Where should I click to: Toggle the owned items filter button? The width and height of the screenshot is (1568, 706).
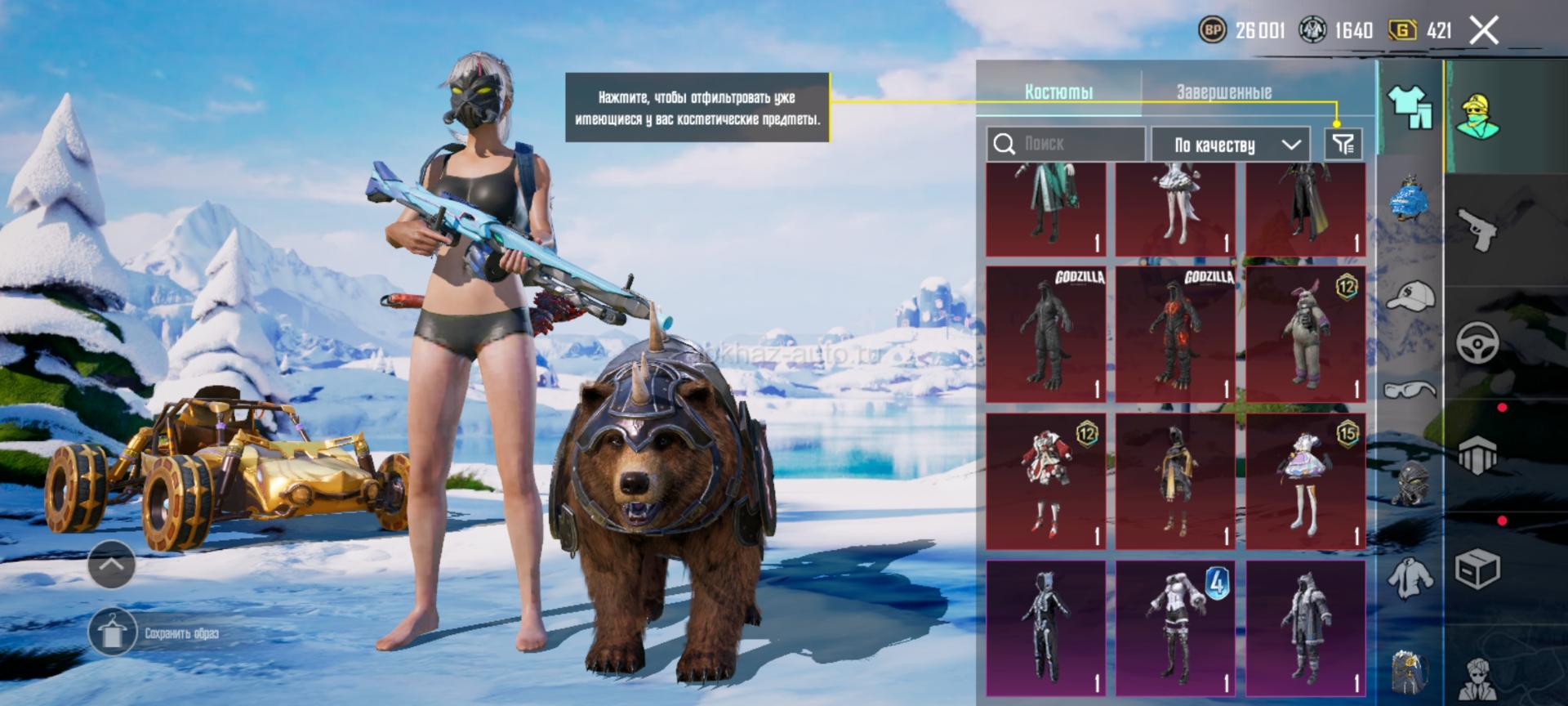pos(1343,145)
